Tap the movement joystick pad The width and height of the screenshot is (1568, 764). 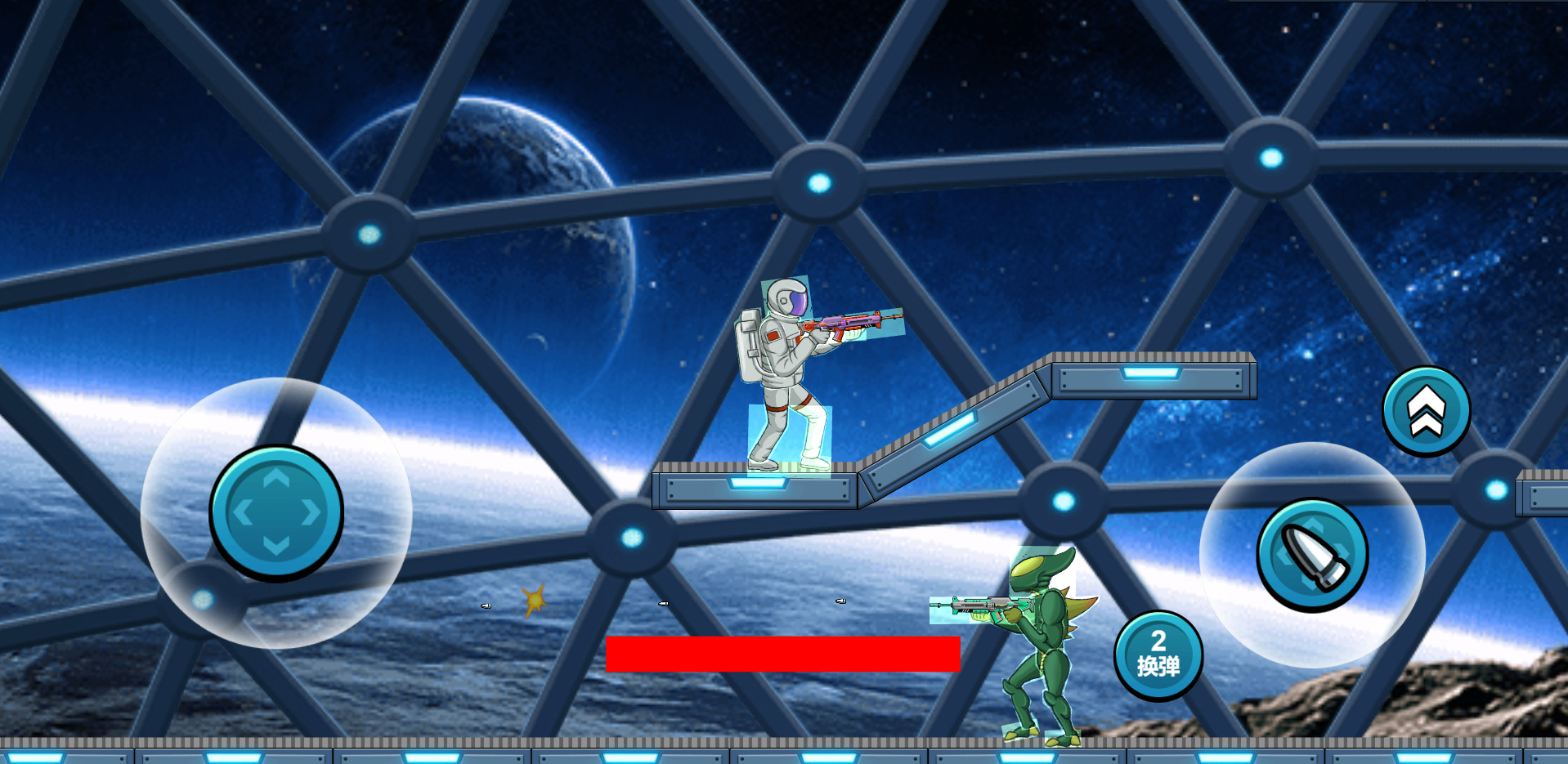point(276,512)
